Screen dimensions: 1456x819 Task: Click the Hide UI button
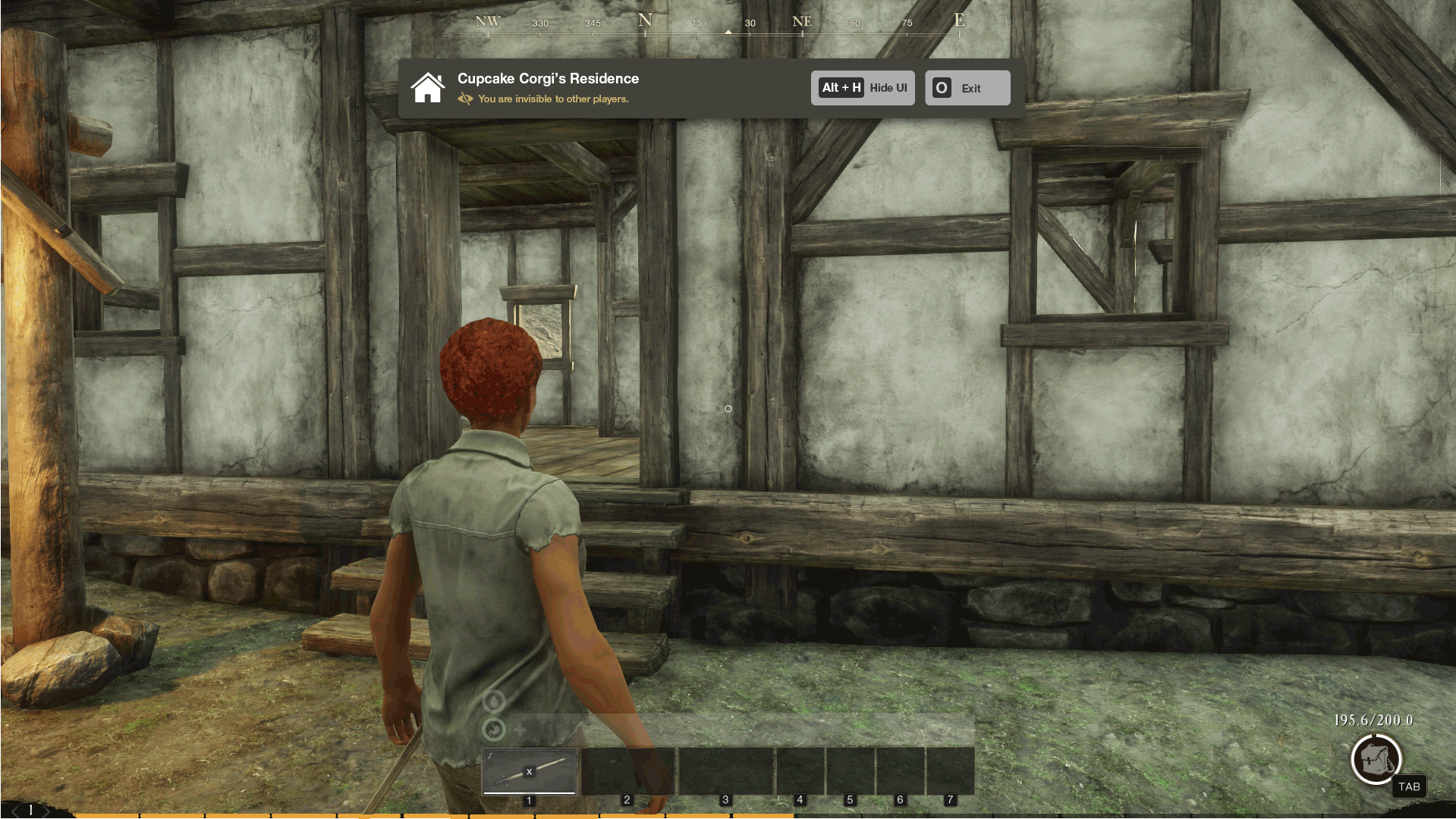click(x=863, y=88)
